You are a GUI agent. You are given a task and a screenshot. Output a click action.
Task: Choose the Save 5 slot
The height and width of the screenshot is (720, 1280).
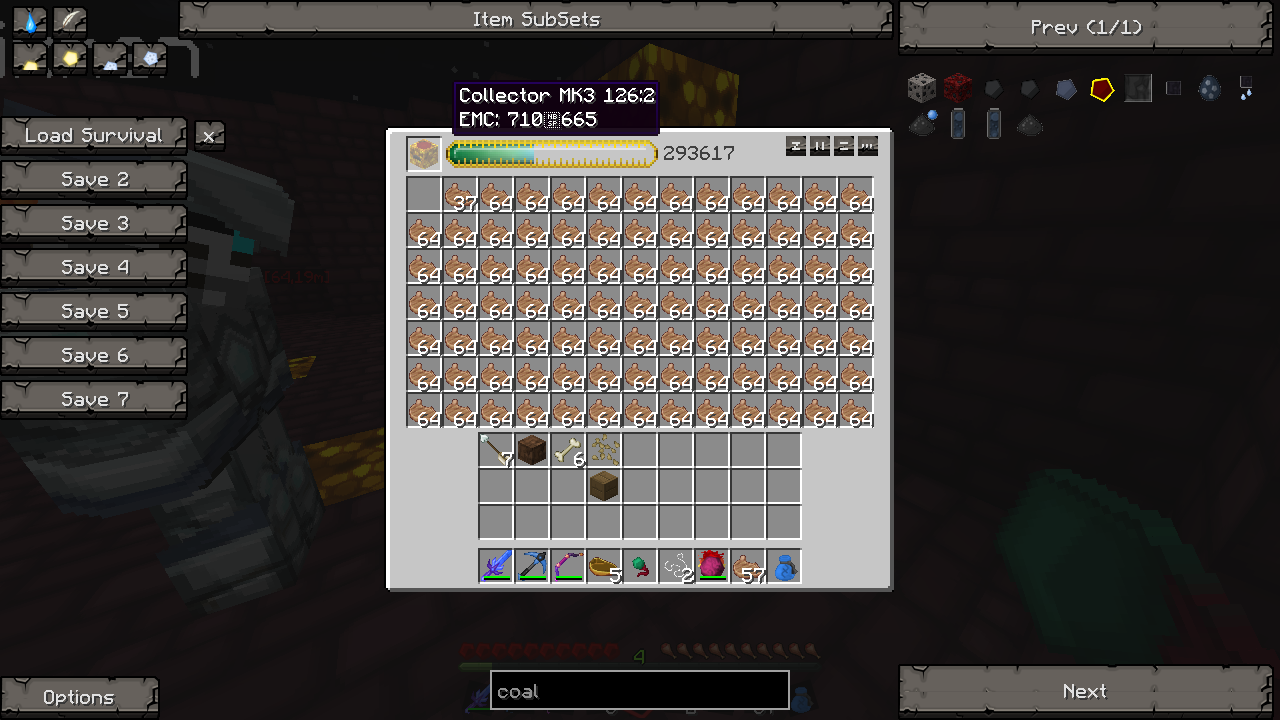click(x=93, y=311)
